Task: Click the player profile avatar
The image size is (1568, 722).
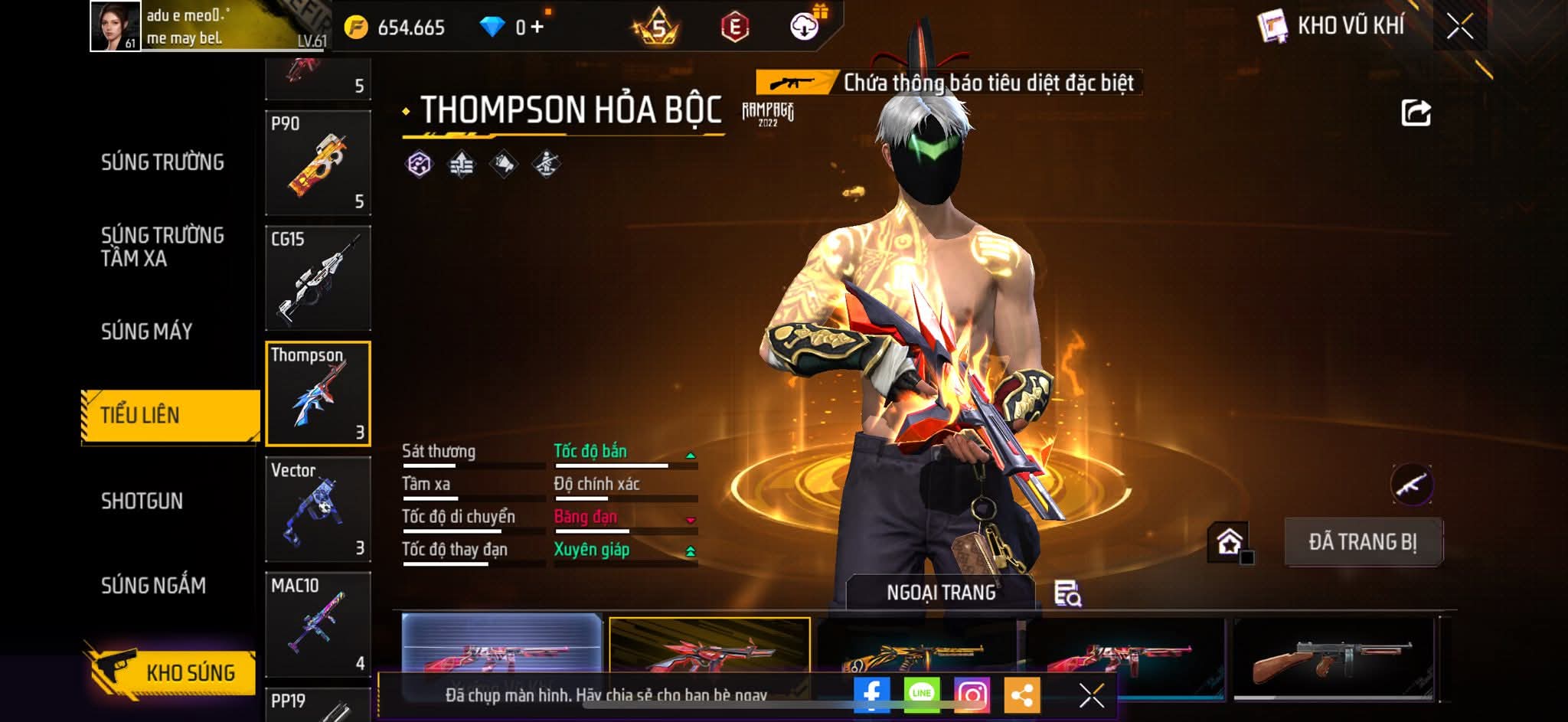Action: pos(115,26)
